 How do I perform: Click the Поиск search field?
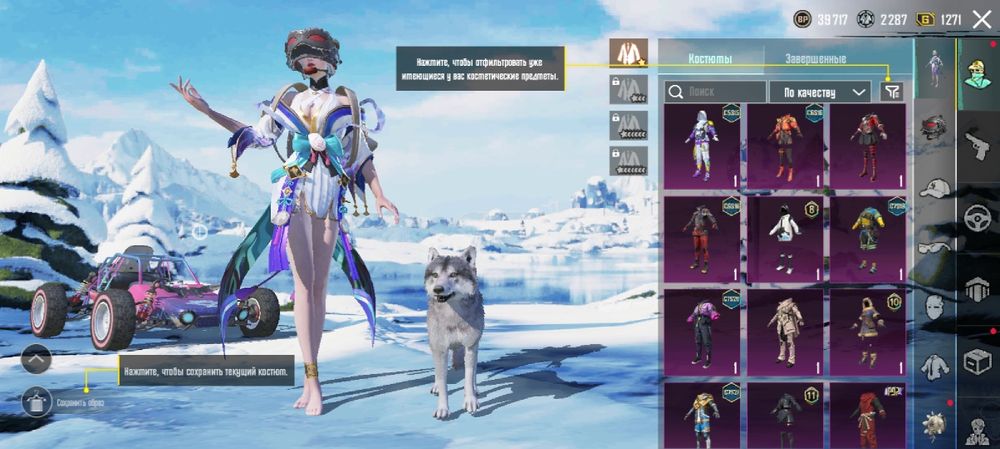click(716, 92)
